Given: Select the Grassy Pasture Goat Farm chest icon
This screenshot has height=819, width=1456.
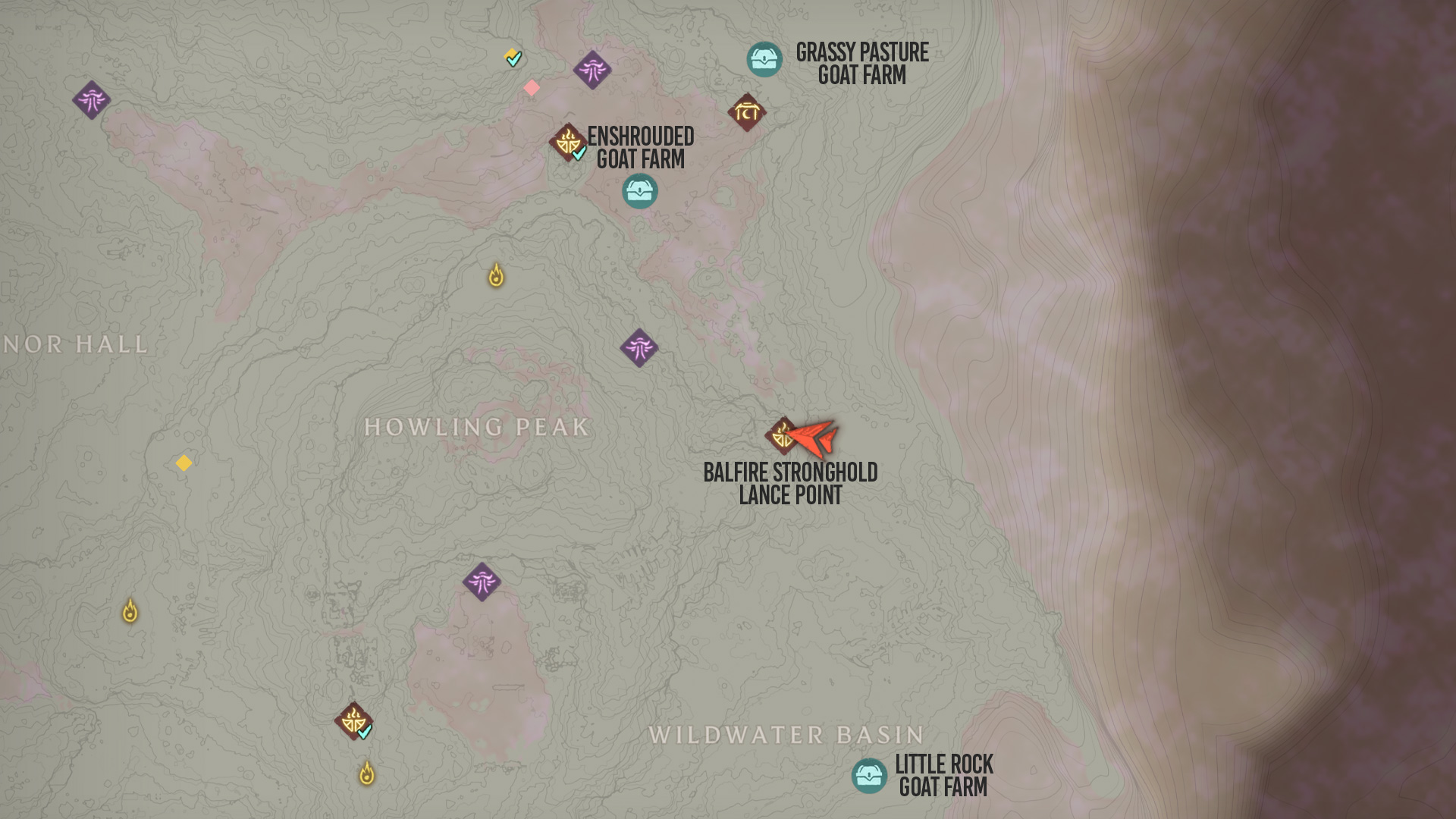Looking at the screenshot, I should point(764,58).
